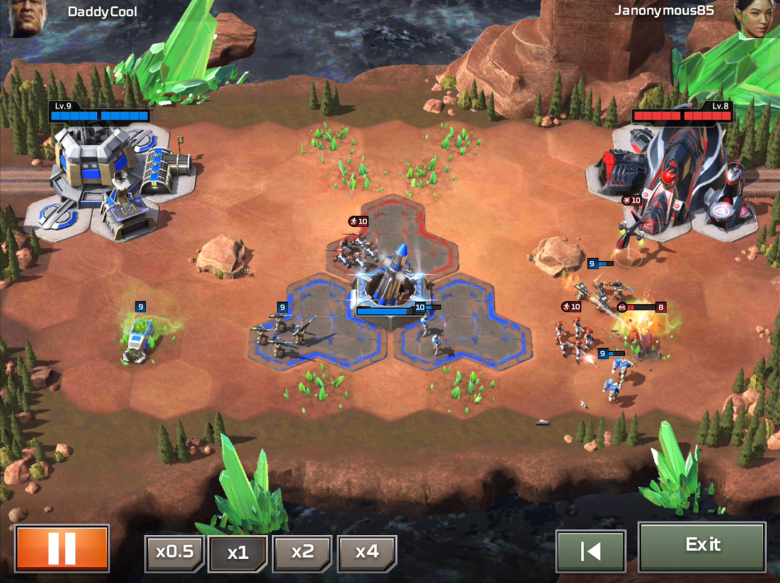Set playback speed to x0.5
This screenshot has height=583, width=780.
175,553
